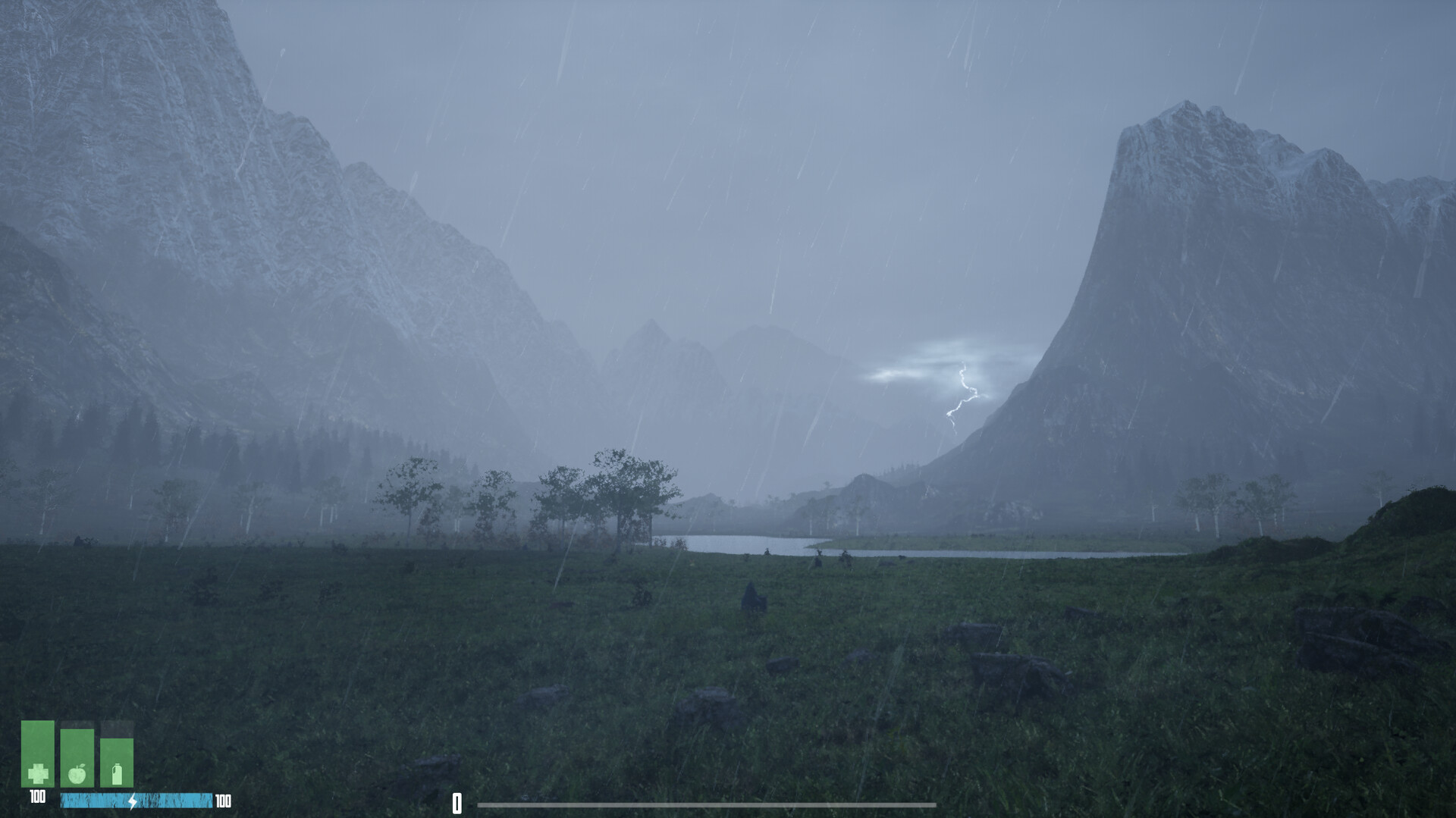The image size is (1456, 818).
Task: Click the lightning strike in the sky
Action: click(963, 394)
